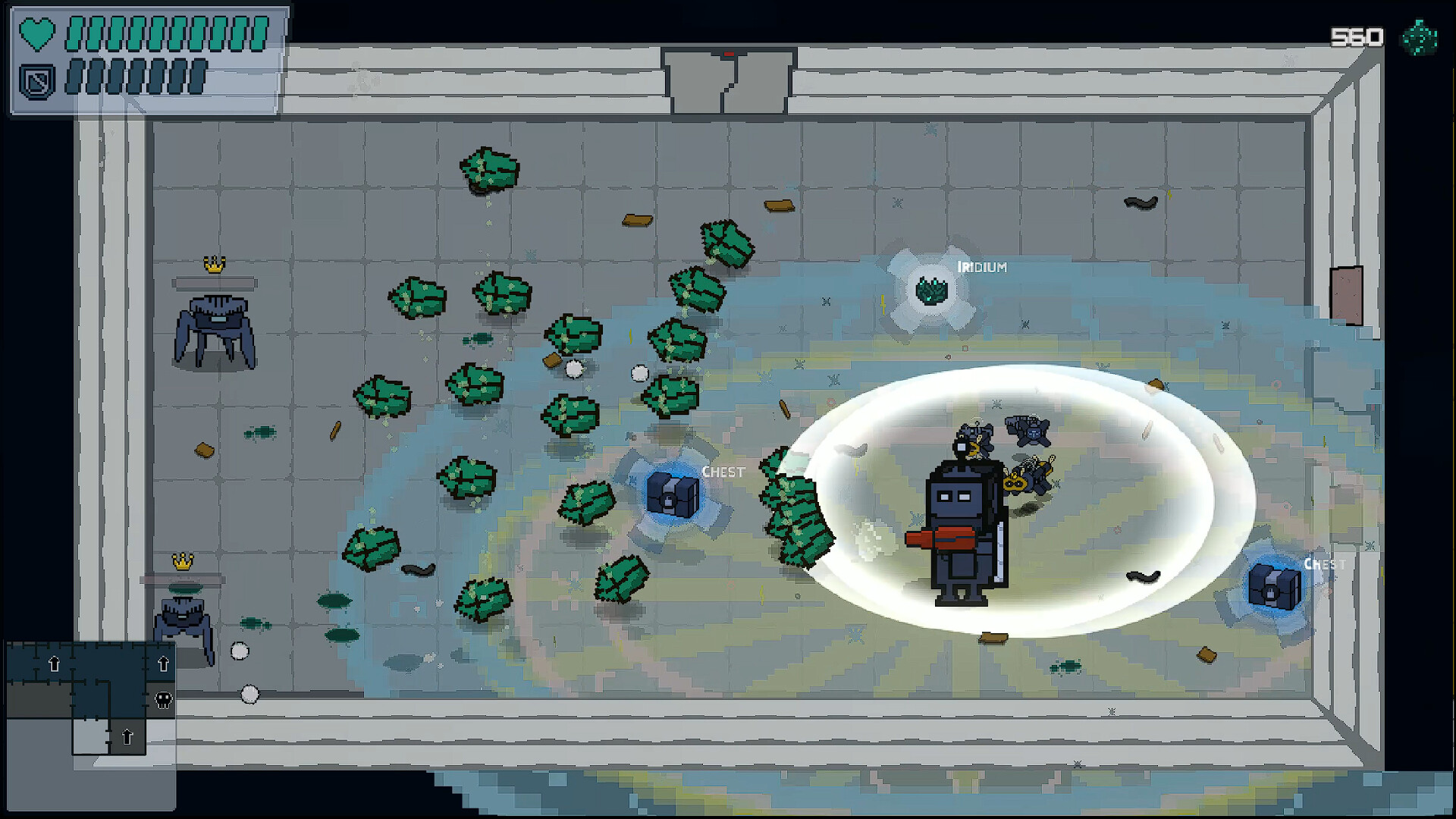Click the heart icon in health panel

tap(37, 33)
